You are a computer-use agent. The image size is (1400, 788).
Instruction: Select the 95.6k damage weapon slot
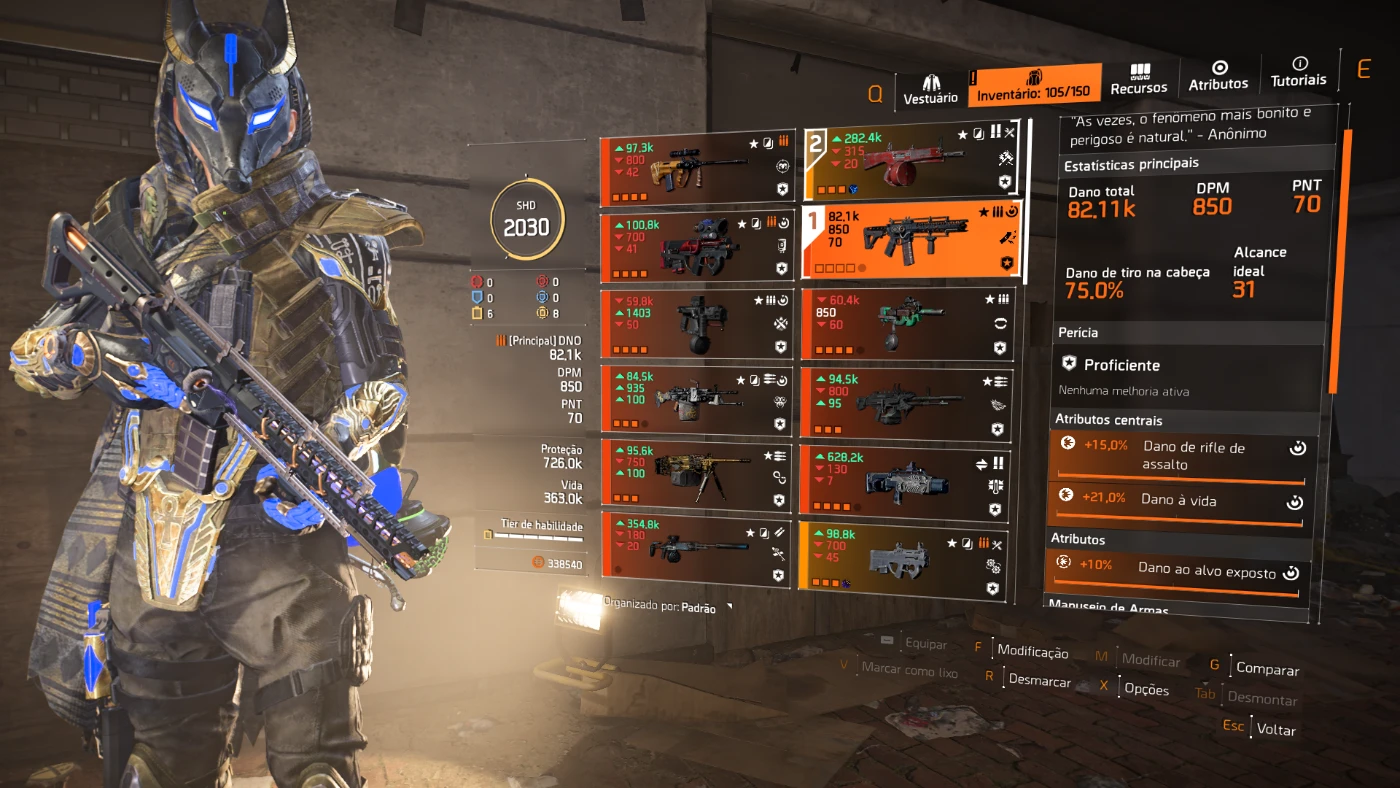pos(696,476)
